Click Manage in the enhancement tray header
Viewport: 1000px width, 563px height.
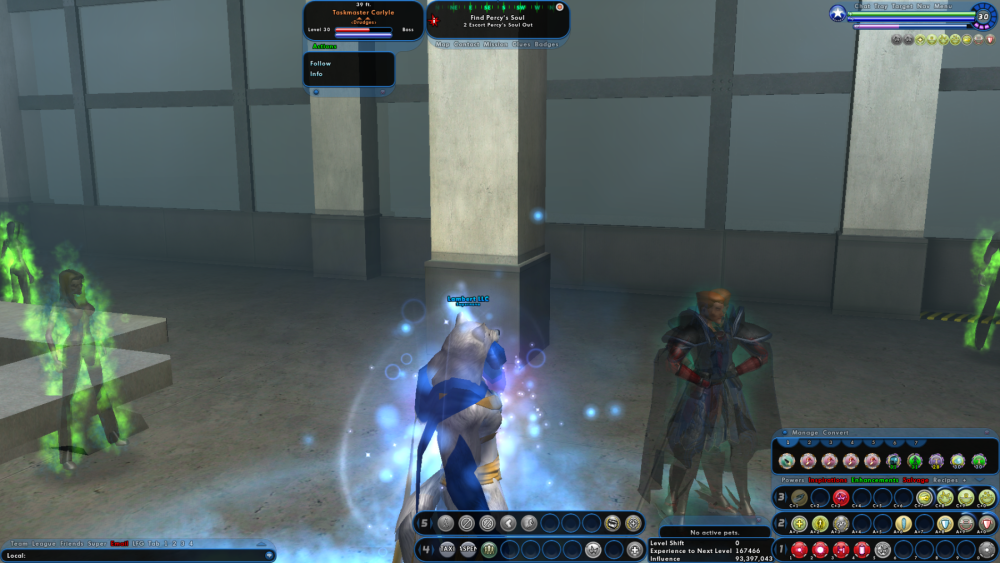pyautogui.click(x=805, y=432)
